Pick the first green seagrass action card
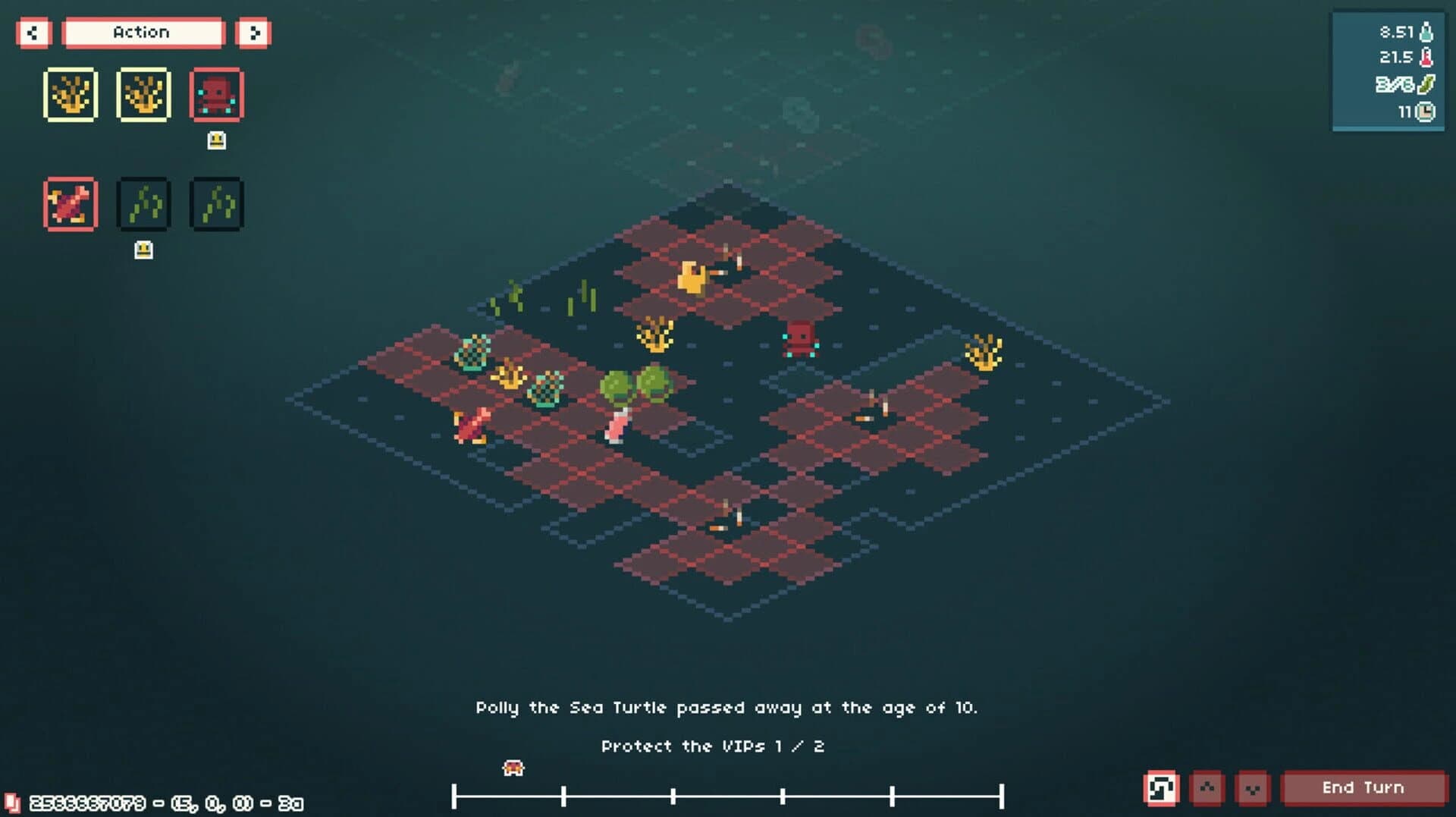The width and height of the screenshot is (1456, 817). pos(143,203)
